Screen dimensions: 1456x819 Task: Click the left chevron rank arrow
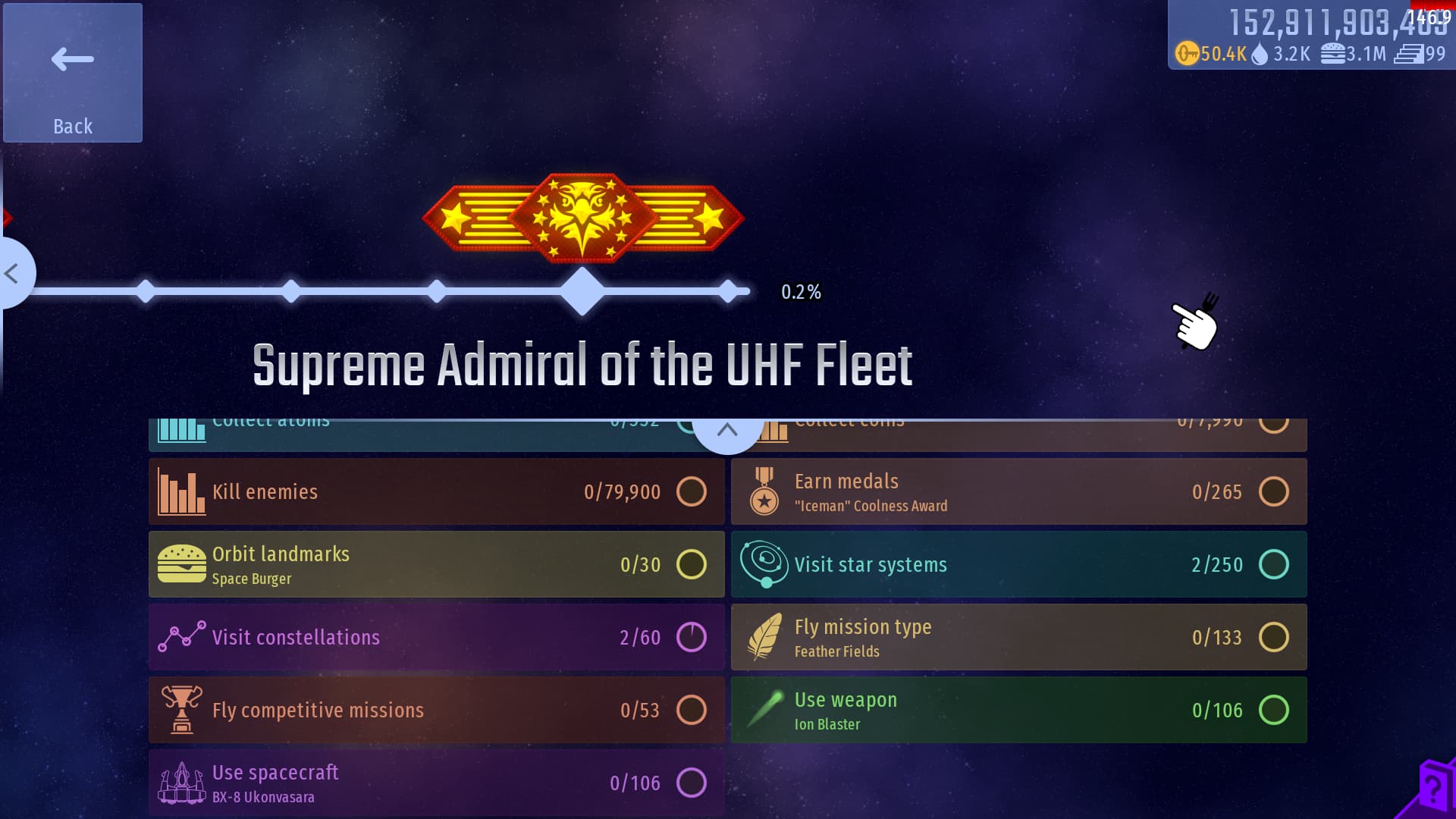click(x=12, y=273)
